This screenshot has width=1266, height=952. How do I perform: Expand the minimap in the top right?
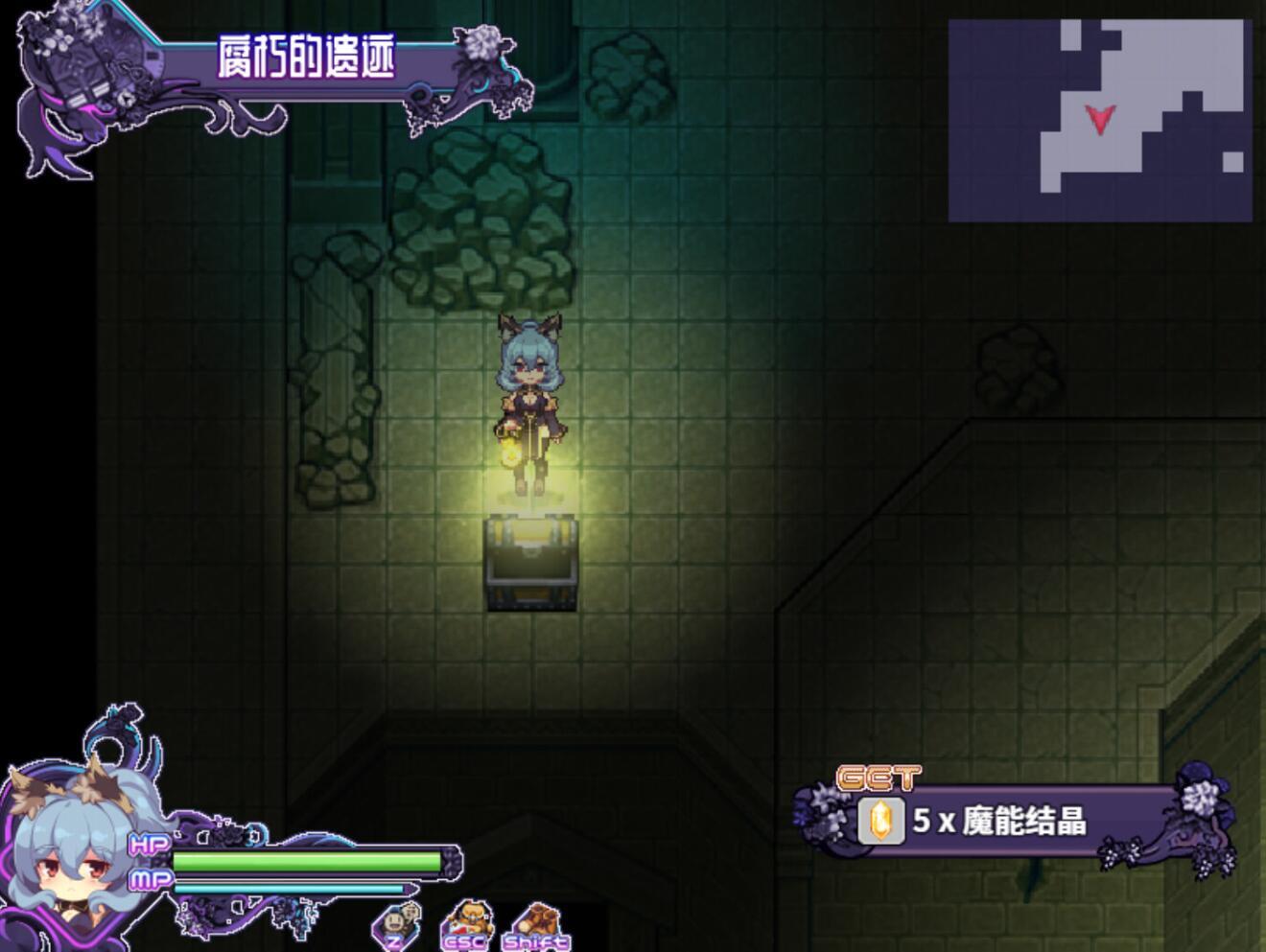[x=1103, y=120]
